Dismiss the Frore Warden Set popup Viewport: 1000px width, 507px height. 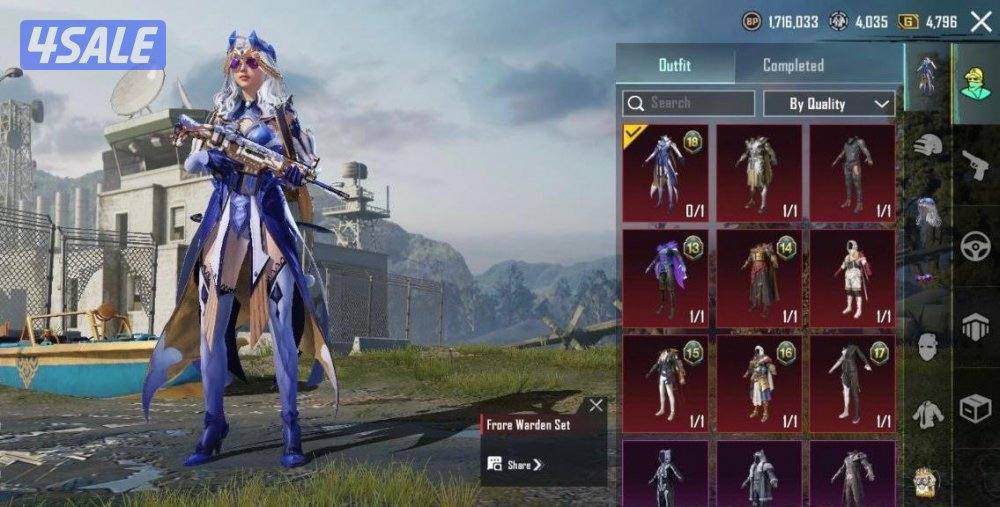tap(596, 405)
